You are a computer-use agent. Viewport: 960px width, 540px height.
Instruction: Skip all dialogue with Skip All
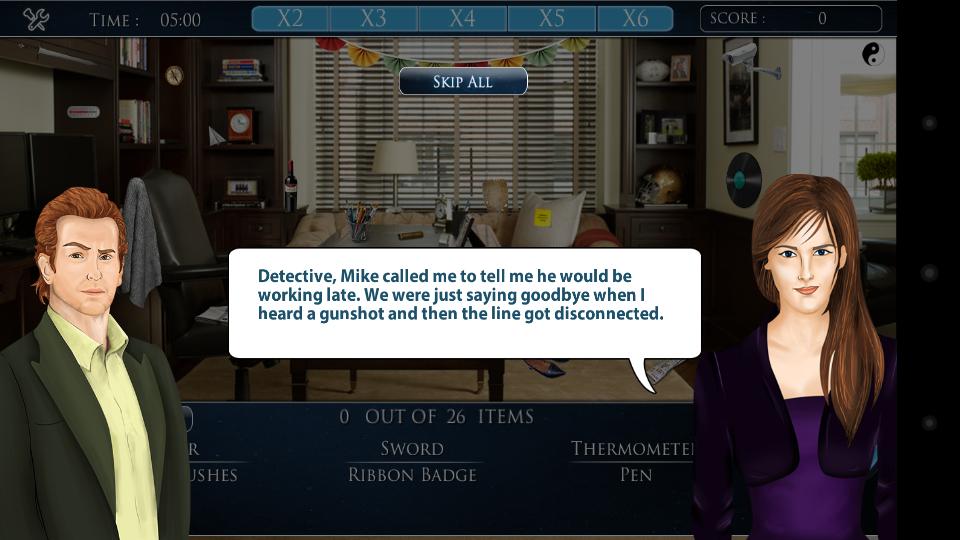[463, 82]
